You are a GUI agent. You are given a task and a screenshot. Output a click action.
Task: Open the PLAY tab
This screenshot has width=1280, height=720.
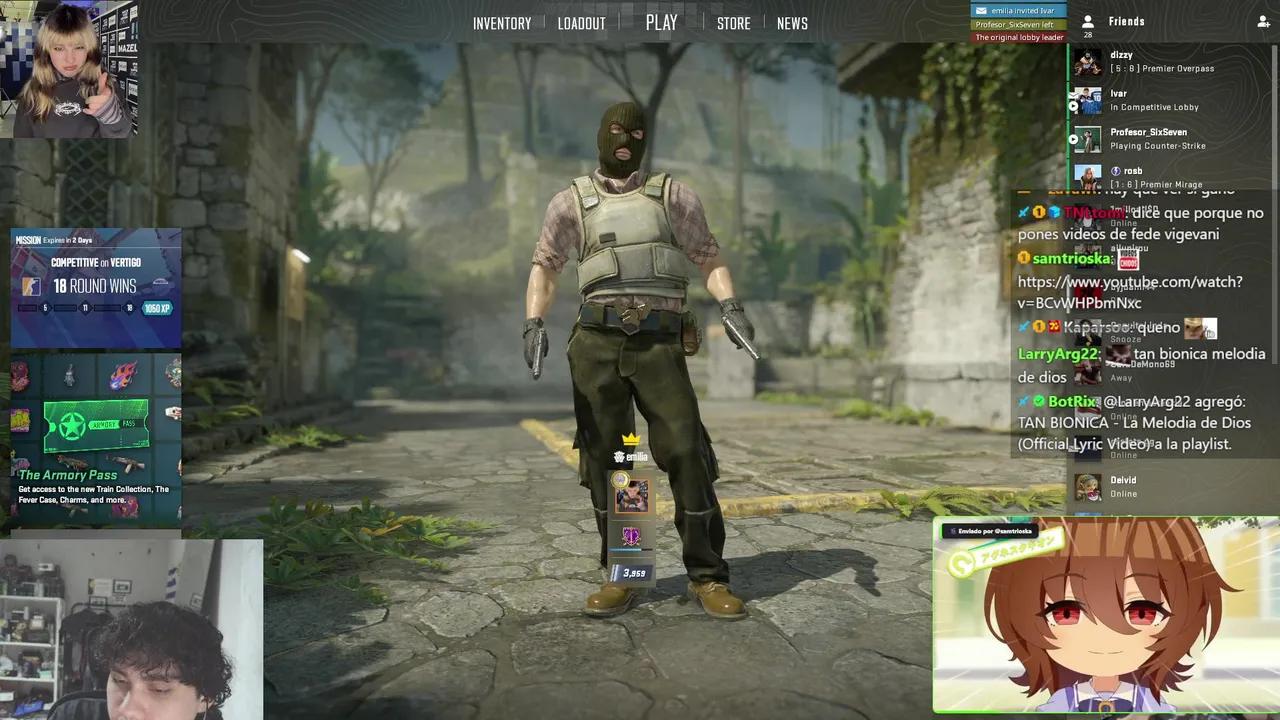(660, 22)
